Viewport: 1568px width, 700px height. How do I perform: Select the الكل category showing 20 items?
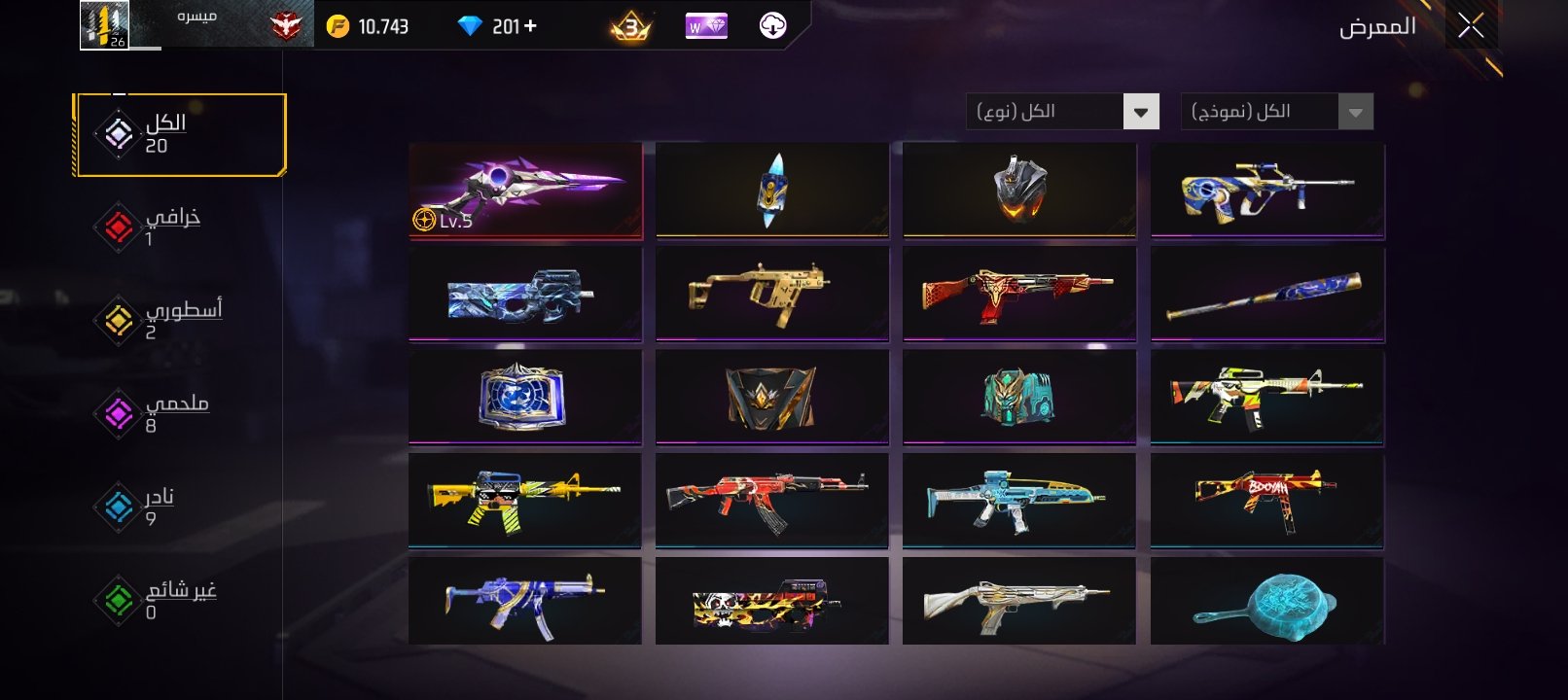[x=180, y=134]
